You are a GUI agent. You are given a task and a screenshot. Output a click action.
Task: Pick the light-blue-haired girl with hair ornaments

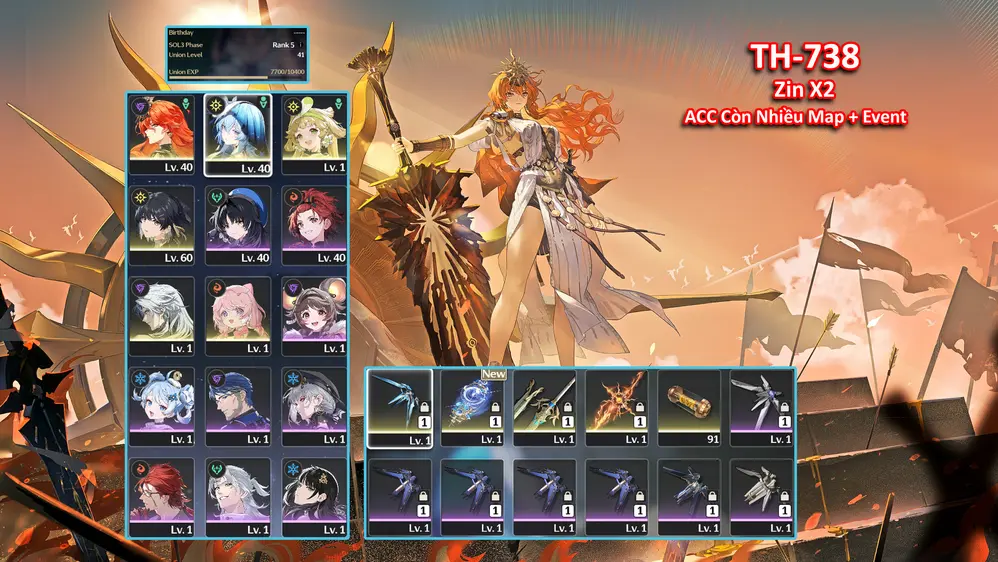point(163,406)
